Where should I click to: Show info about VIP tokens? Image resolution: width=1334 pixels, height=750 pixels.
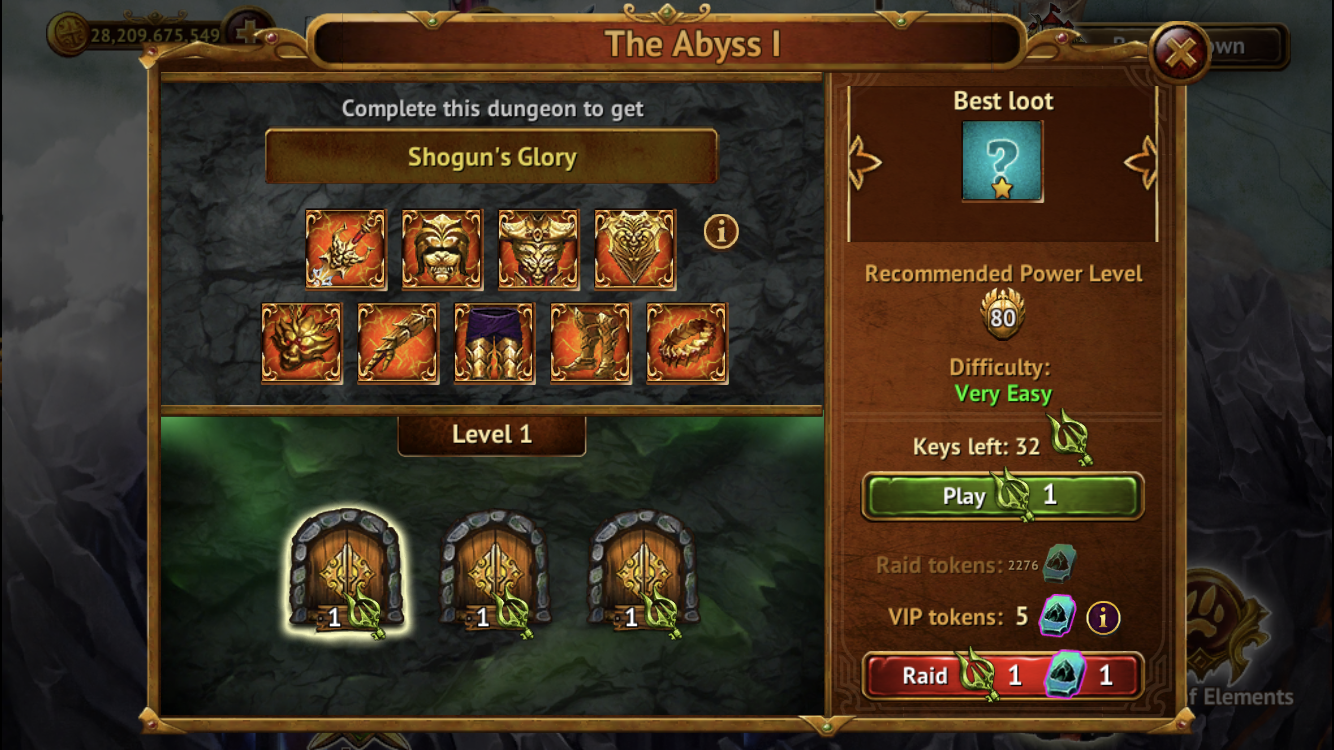tap(1103, 618)
